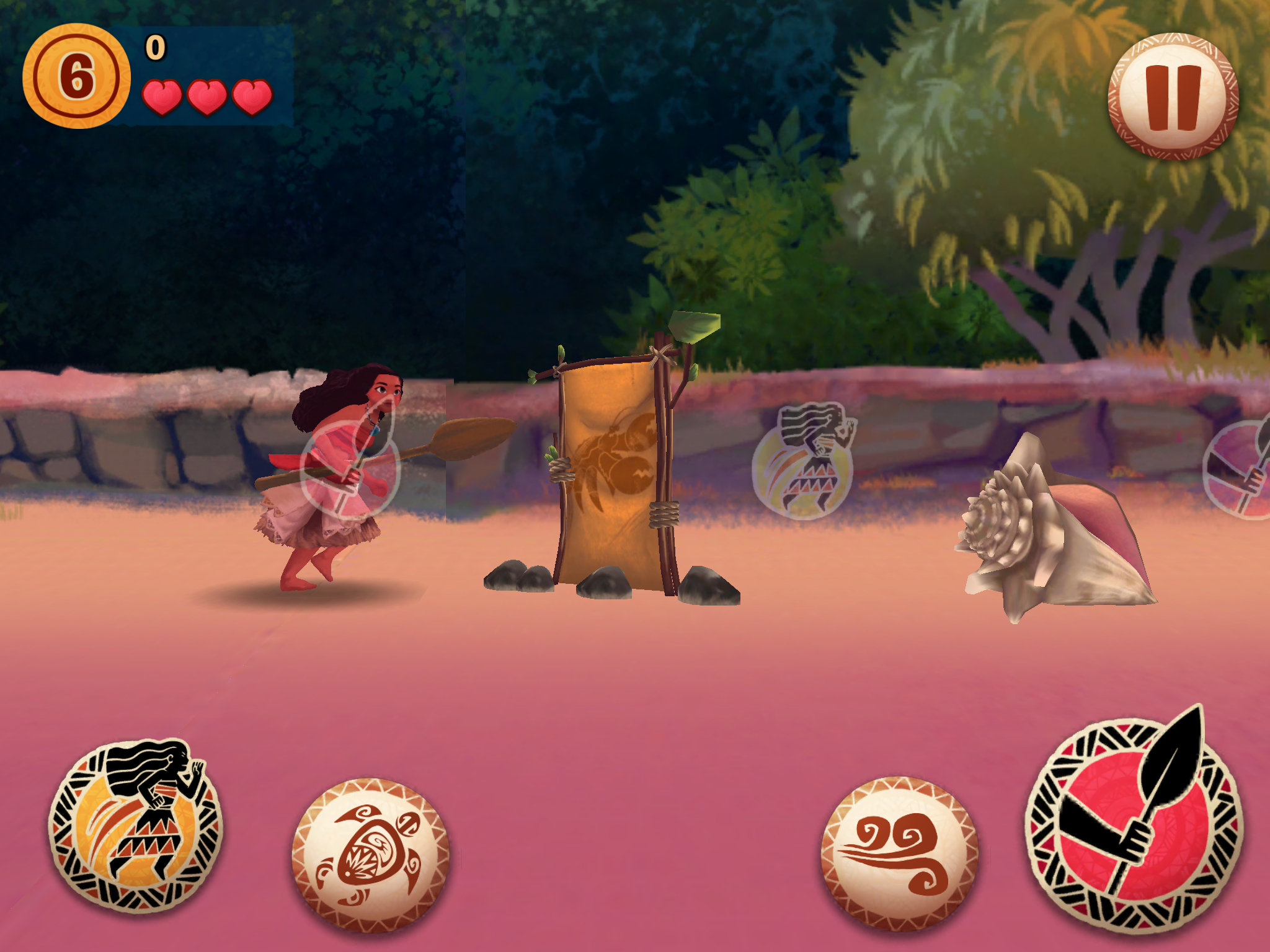Activate the turtle ability button
1270x952 pixels.
click(x=370, y=855)
